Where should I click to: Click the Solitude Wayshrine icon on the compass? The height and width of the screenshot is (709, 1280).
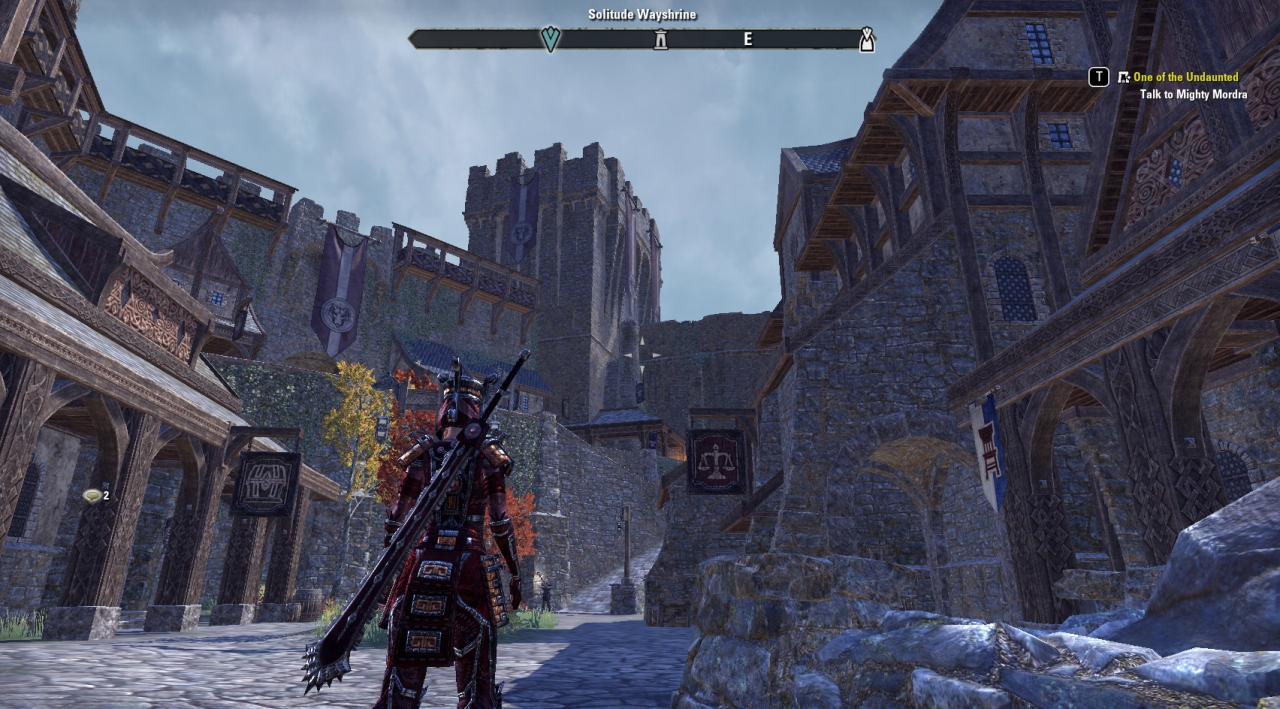point(660,40)
